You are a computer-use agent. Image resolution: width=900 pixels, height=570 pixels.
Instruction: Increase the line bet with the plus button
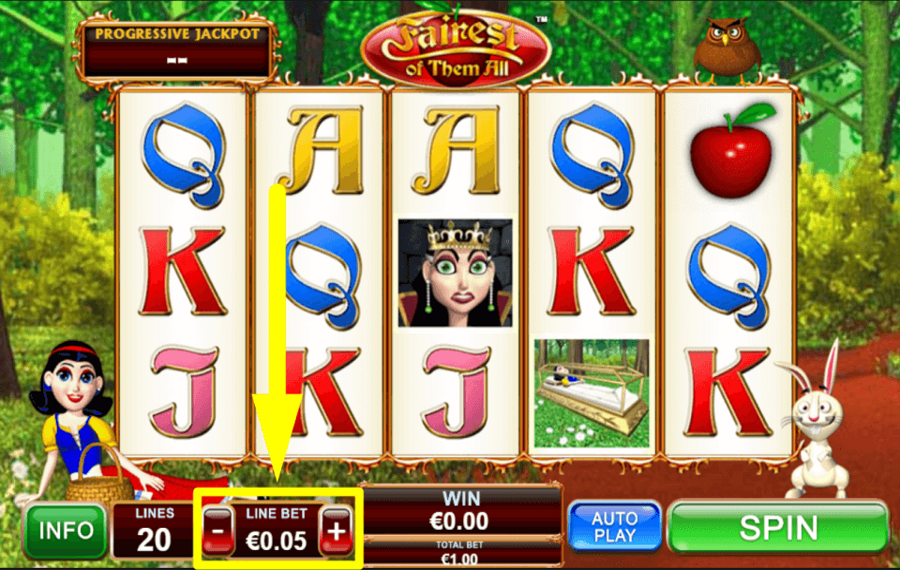point(336,531)
